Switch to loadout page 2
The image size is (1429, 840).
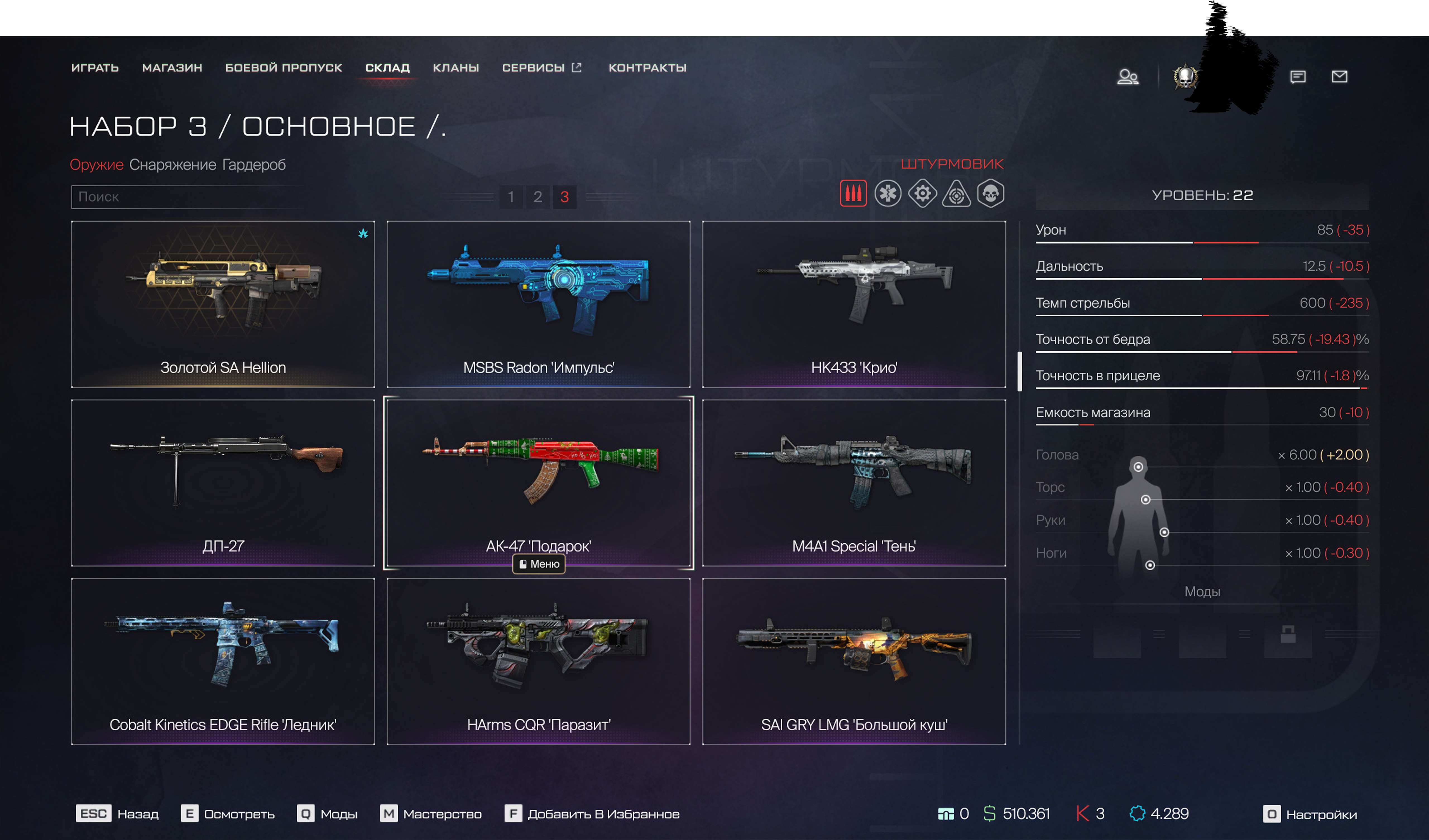538,197
